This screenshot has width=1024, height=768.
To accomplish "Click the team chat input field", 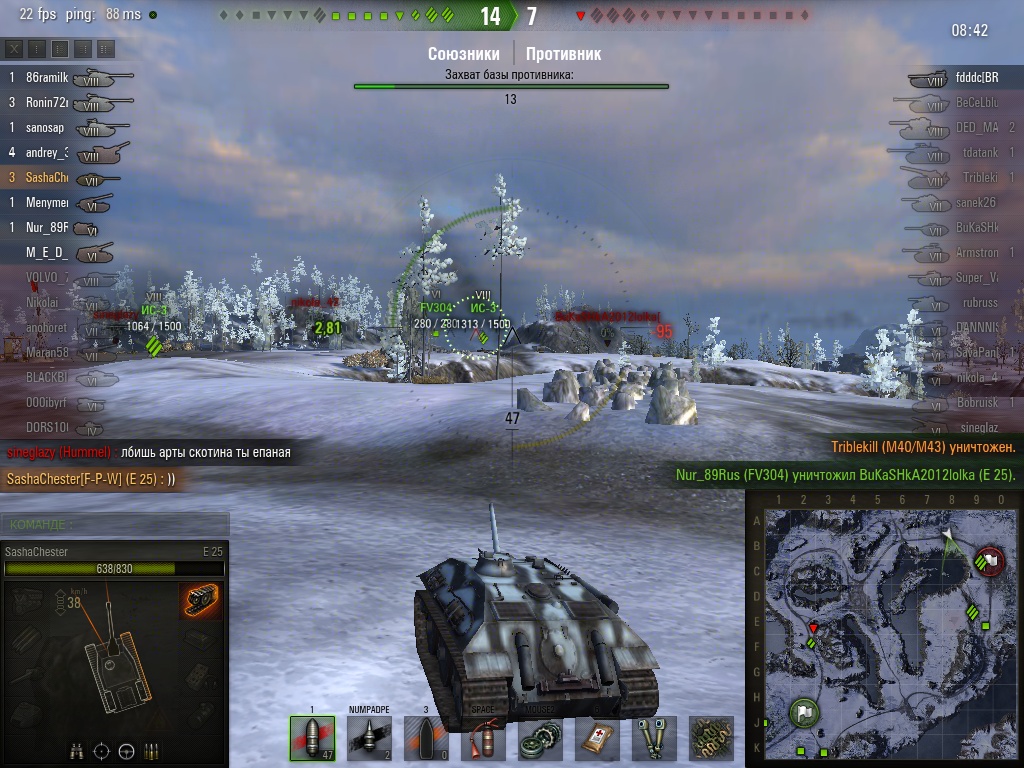I will tap(115, 524).
